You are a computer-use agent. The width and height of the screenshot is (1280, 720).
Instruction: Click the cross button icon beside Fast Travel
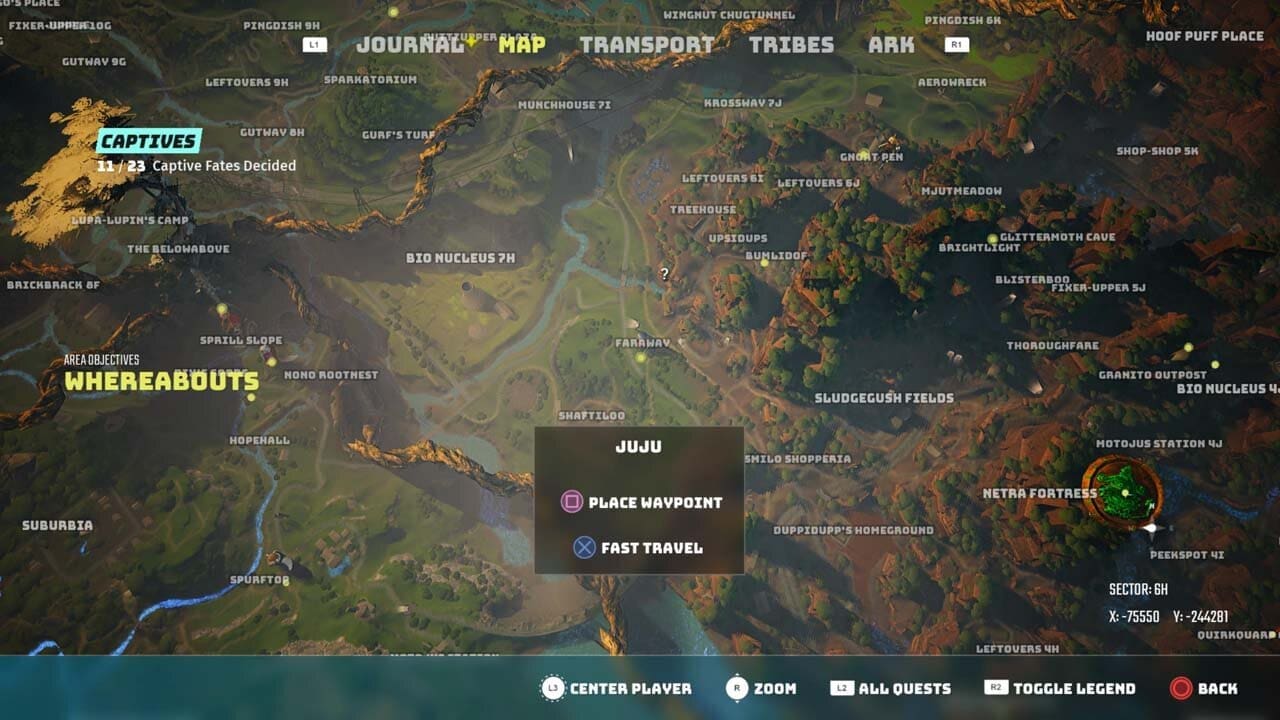point(583,547)
